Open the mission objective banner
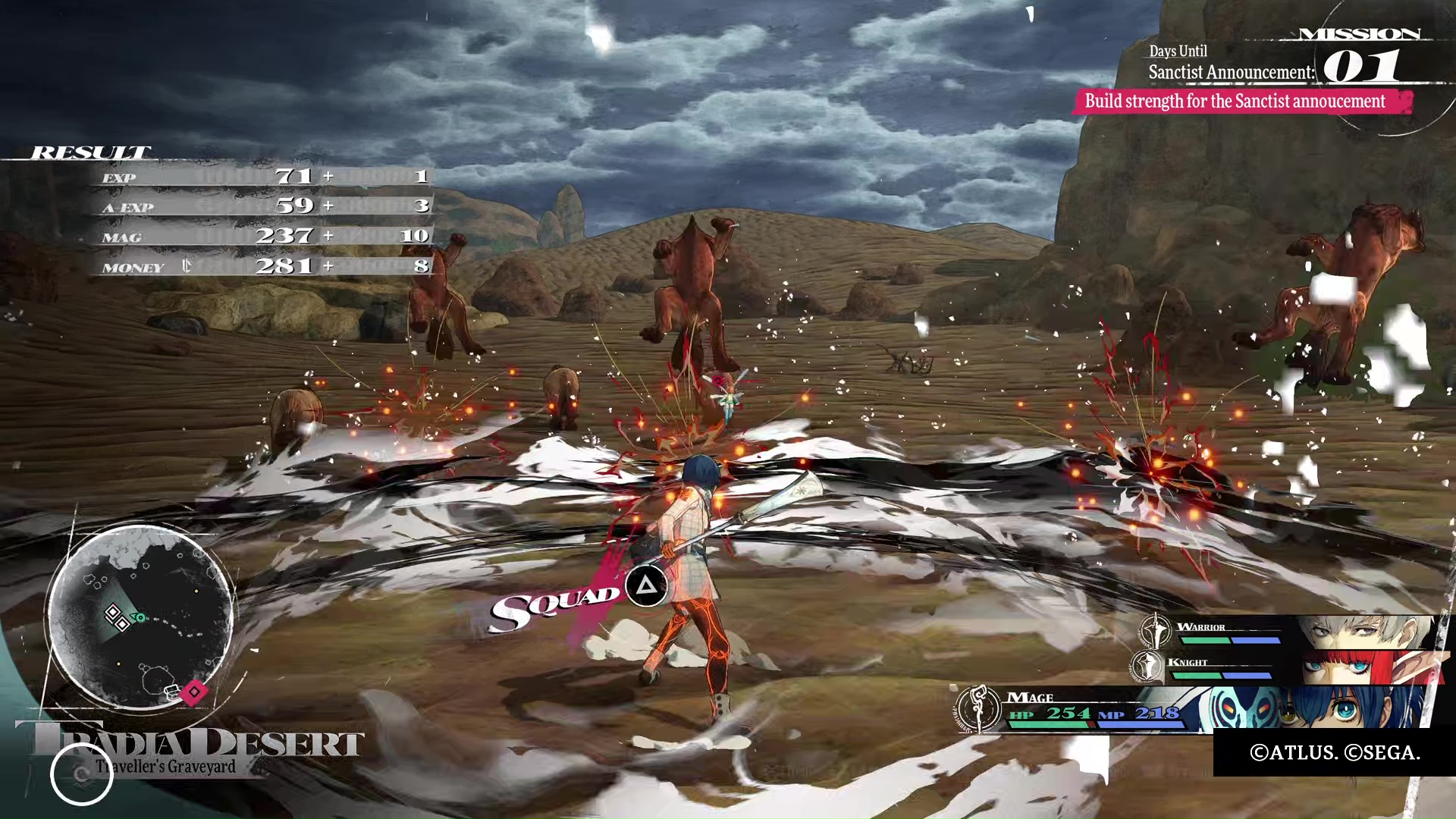The height and width of the screenshot is (819, 1456). coord(1241,102)
